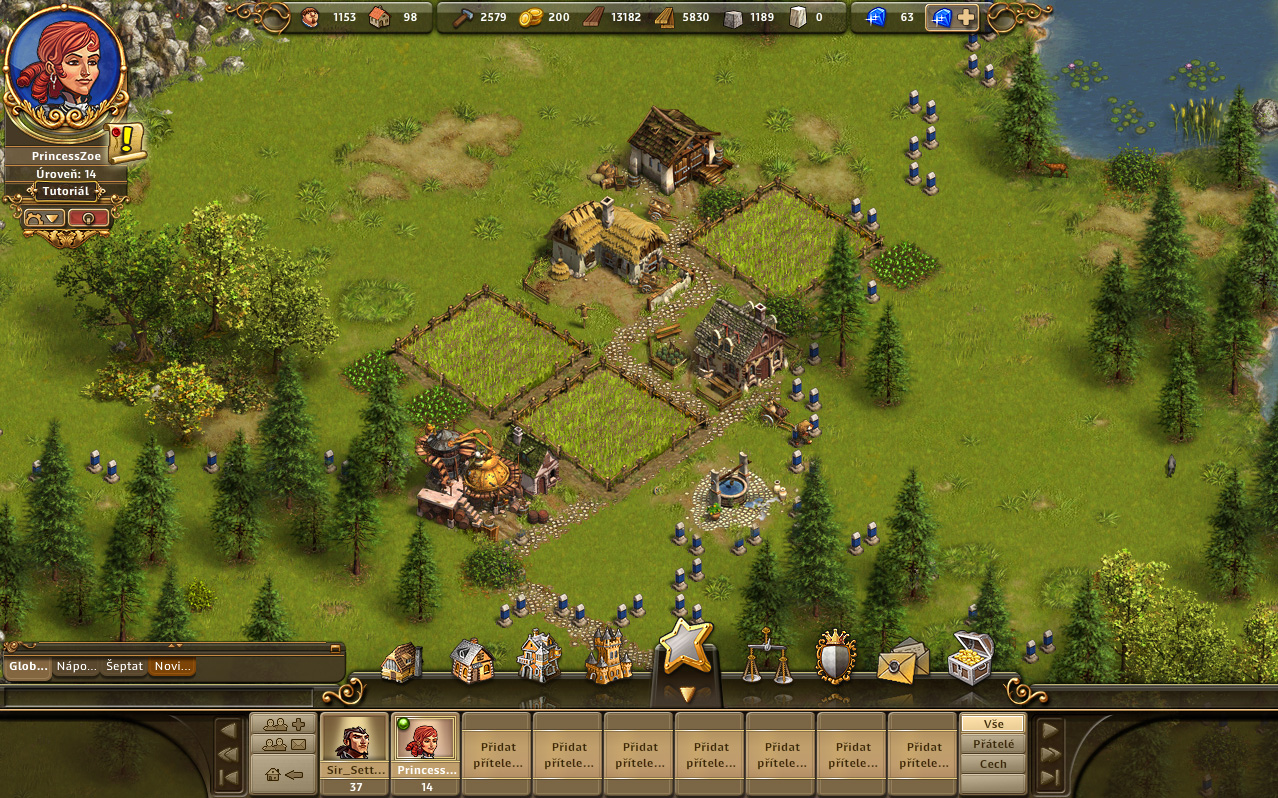
Task: Click the Tutoriál button
Action: [x=66, y=191]
